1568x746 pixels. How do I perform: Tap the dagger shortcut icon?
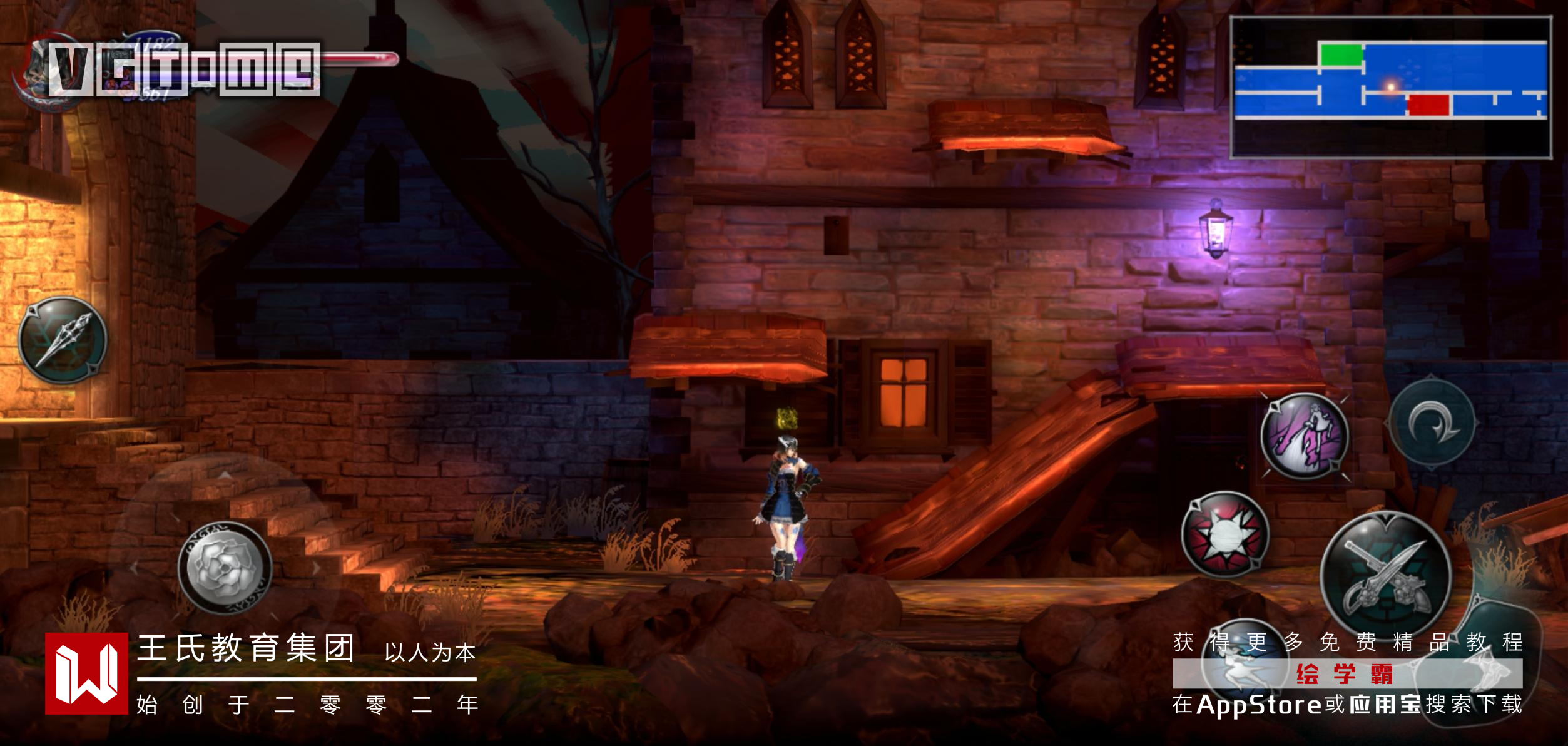pyautogui.click(x=63, y=340)
